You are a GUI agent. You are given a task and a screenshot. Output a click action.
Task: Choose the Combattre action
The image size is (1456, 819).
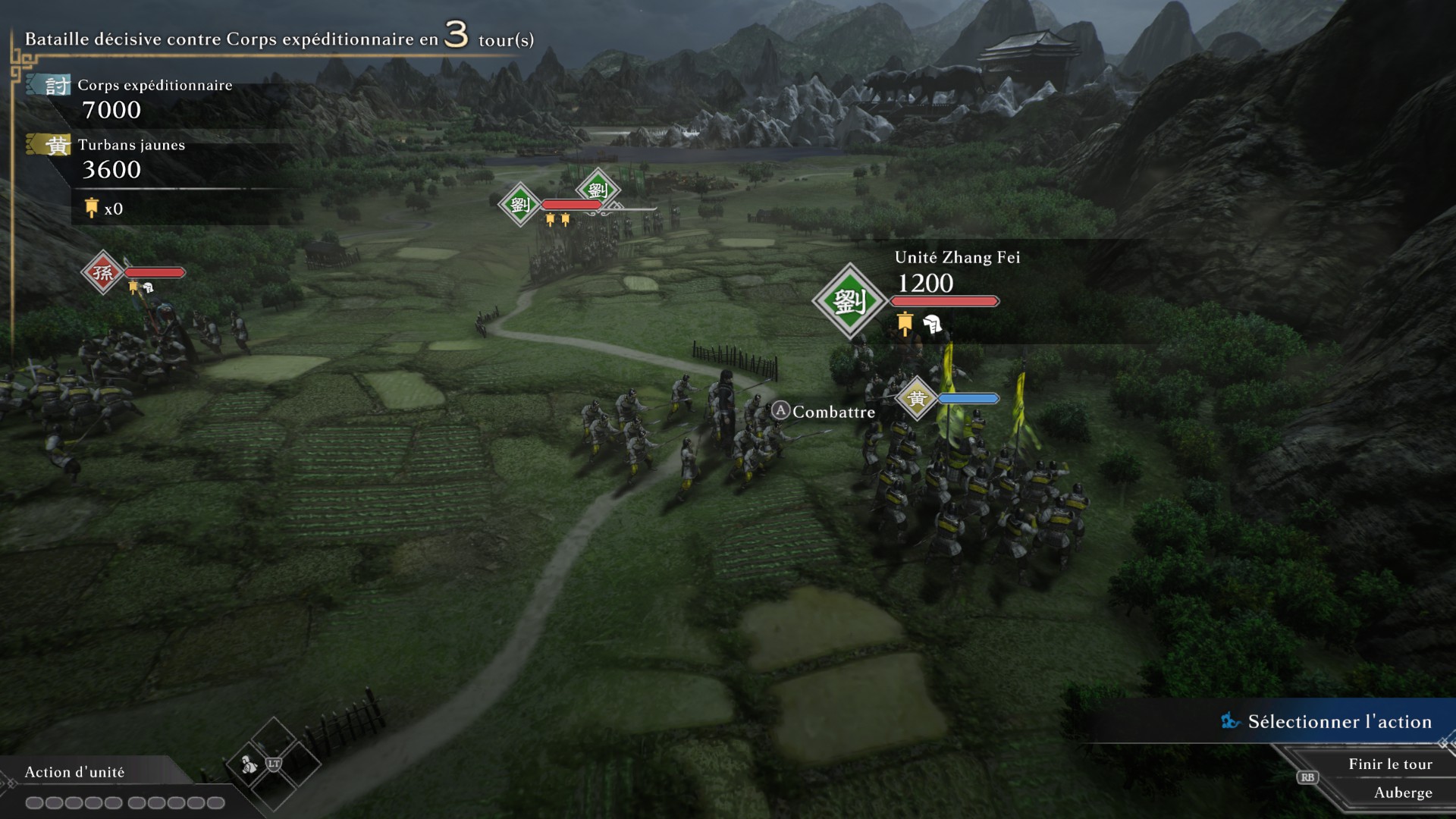tap(833, 412)
